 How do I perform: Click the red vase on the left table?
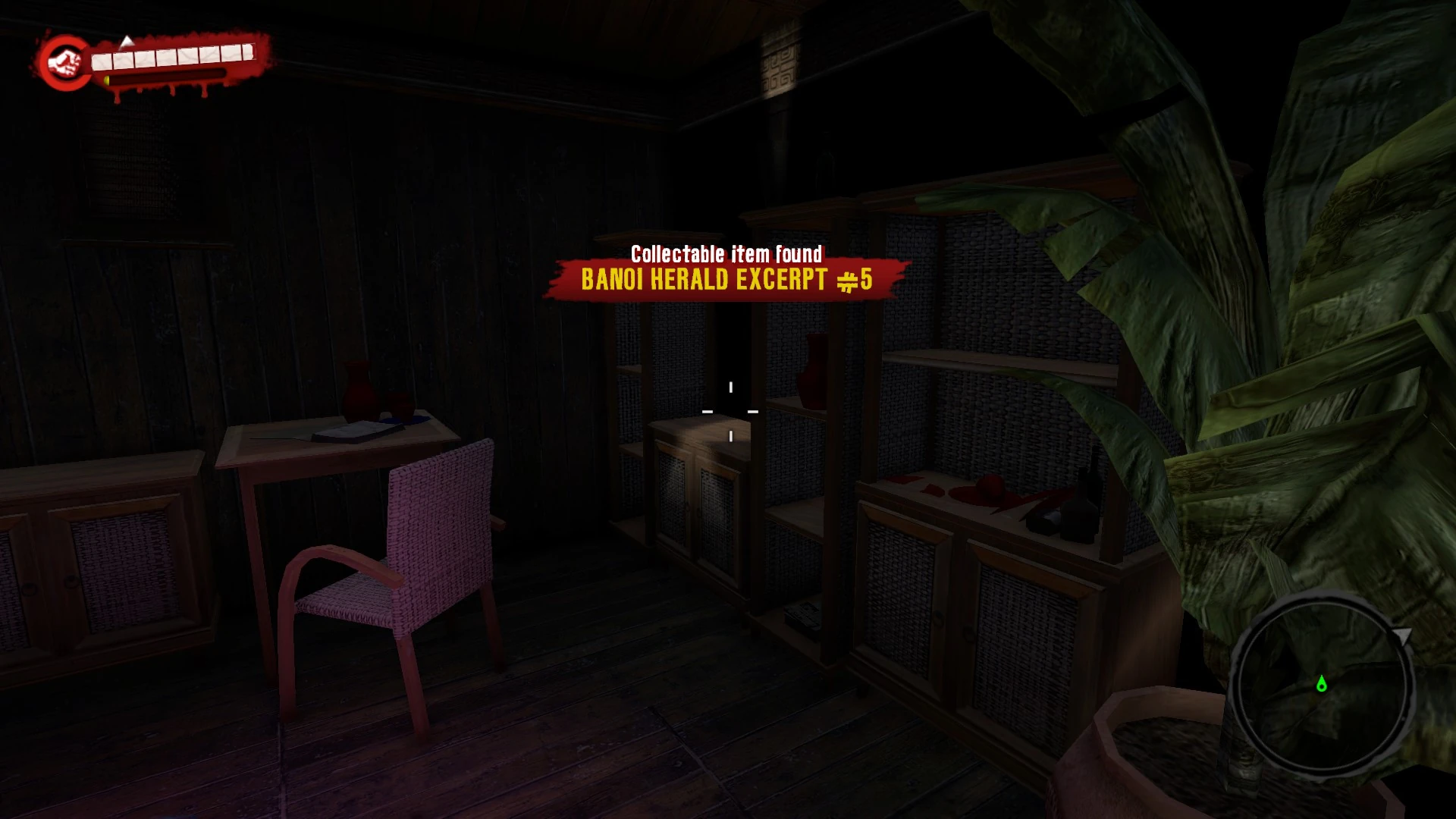click(358, 388)
